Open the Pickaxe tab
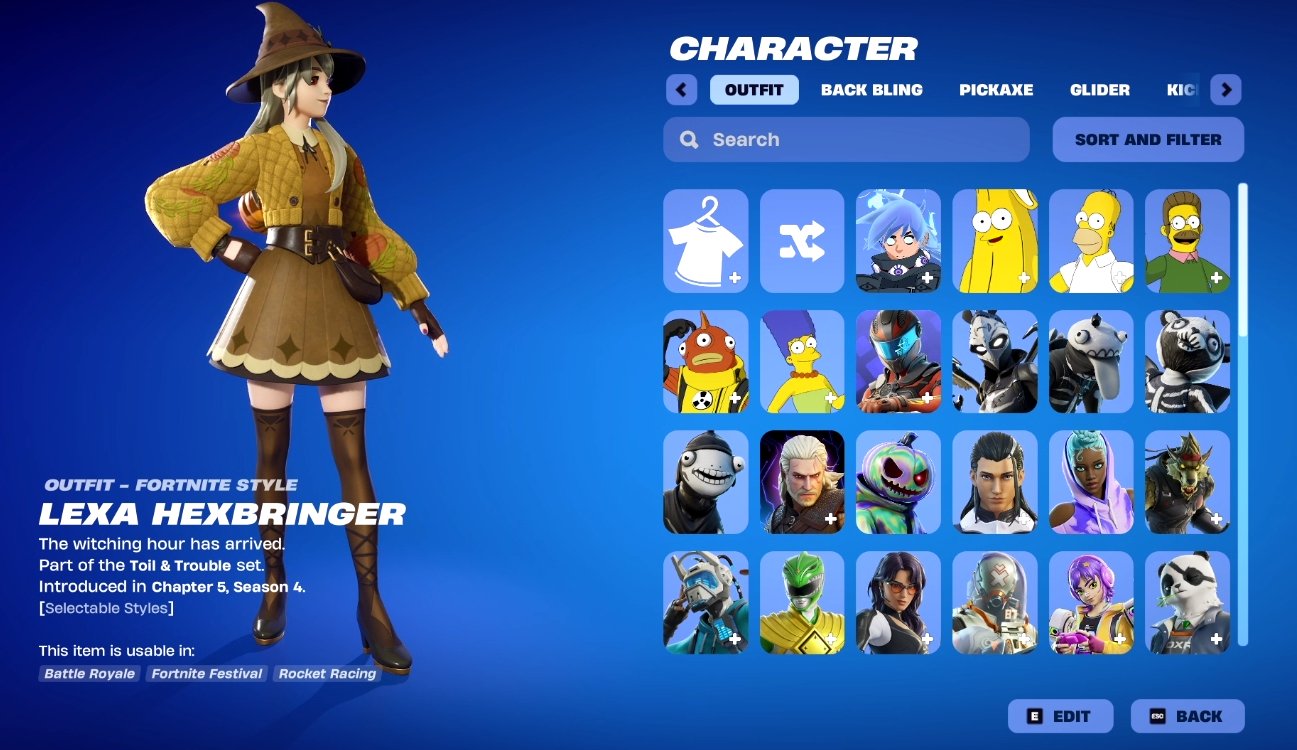Viewport: 1297px width, 750px height. pos(995,89)
